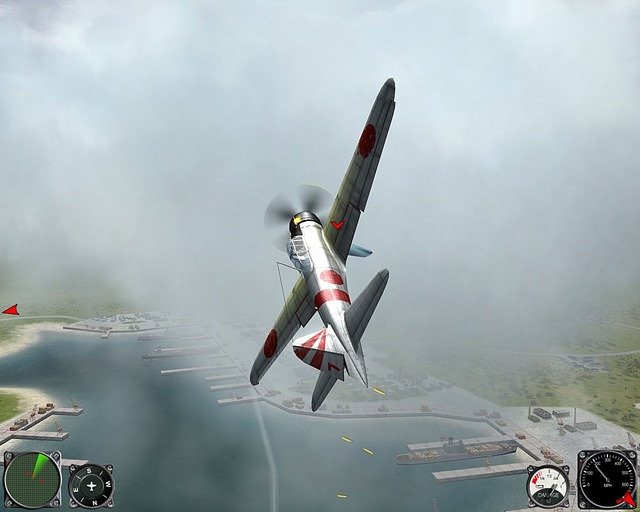The height and width of the screenshot is (512, 640).
Task: Click the green radar scope
Action: (x=32, y=480)
